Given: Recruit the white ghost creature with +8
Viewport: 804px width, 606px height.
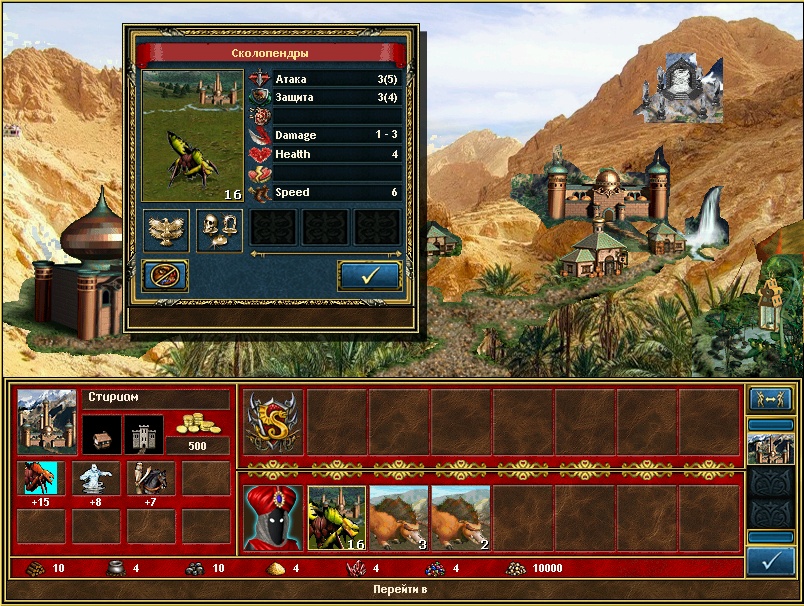Looking at the screenshot, I should click(96, 479).
